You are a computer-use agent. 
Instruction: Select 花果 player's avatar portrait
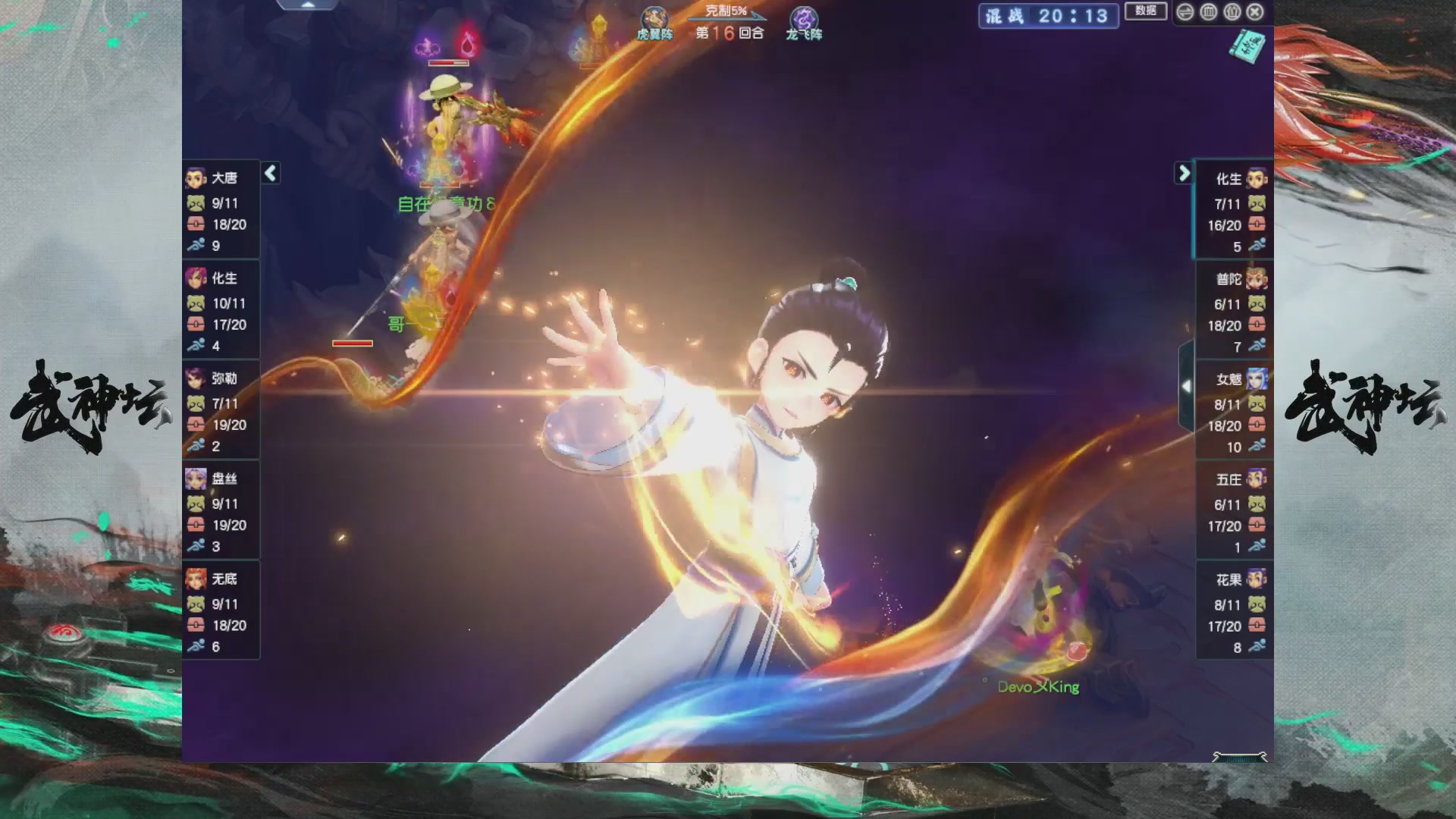pos(1258,579)
